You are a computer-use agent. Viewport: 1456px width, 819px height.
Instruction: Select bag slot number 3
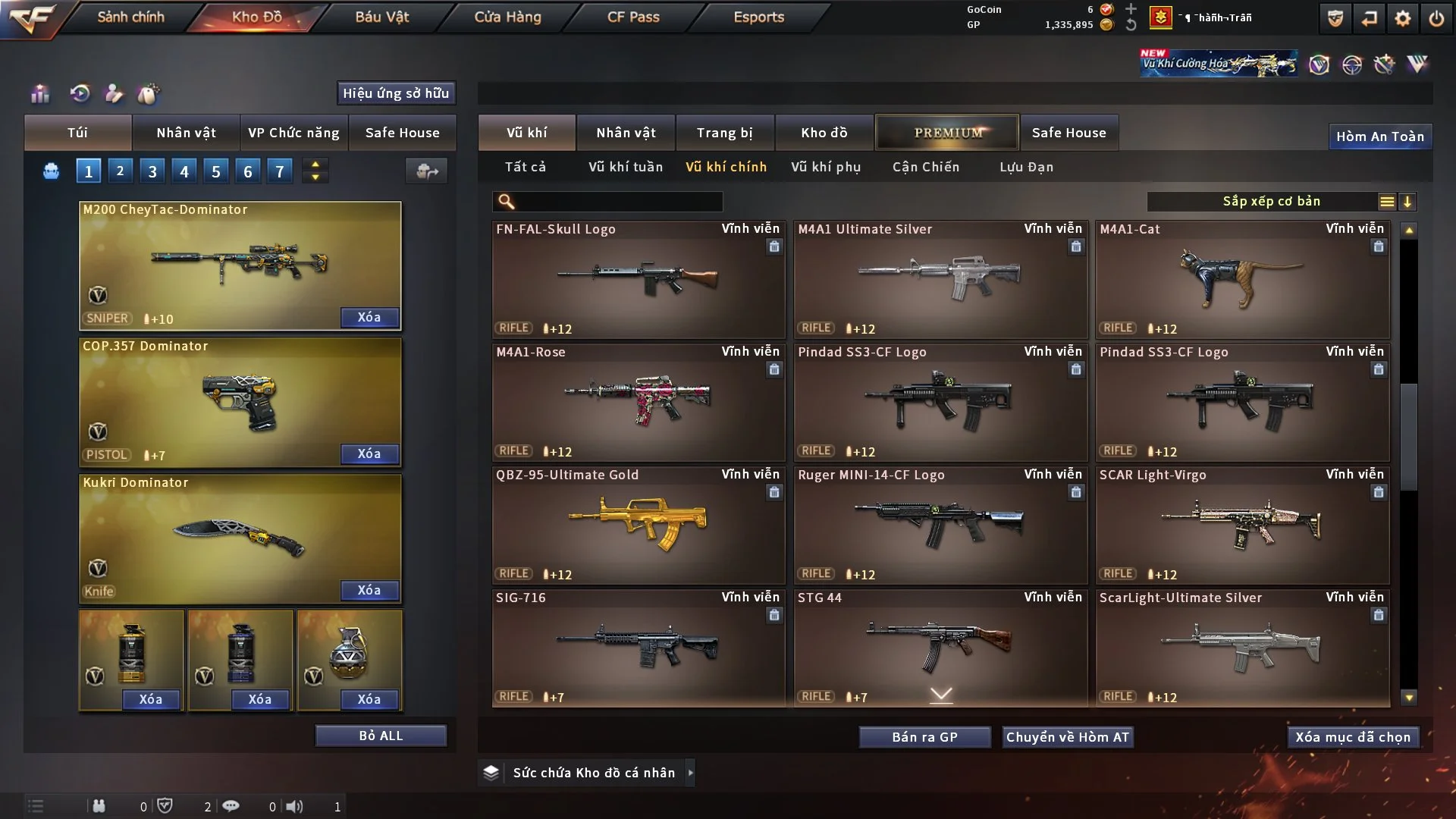[152, 171]
